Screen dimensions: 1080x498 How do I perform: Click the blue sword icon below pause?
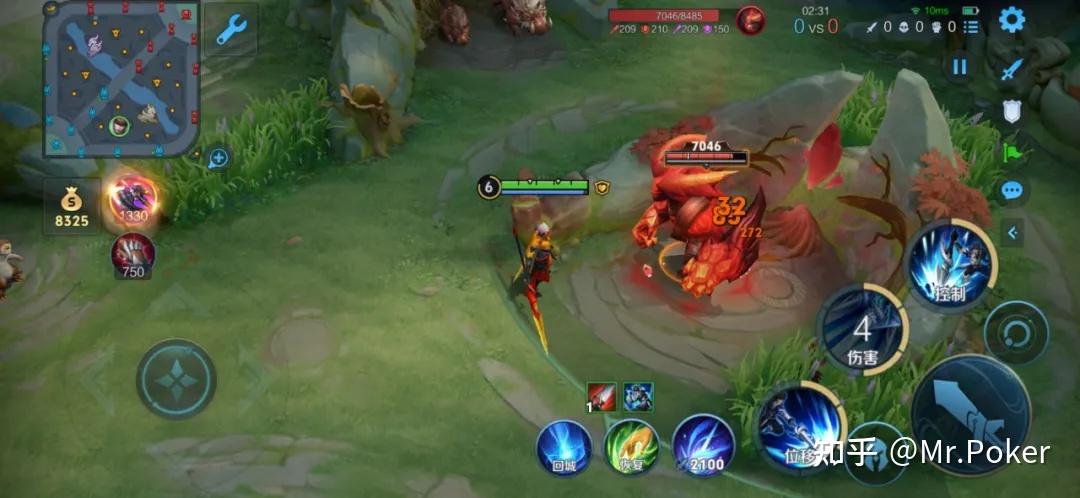[x=1012, y=69]
